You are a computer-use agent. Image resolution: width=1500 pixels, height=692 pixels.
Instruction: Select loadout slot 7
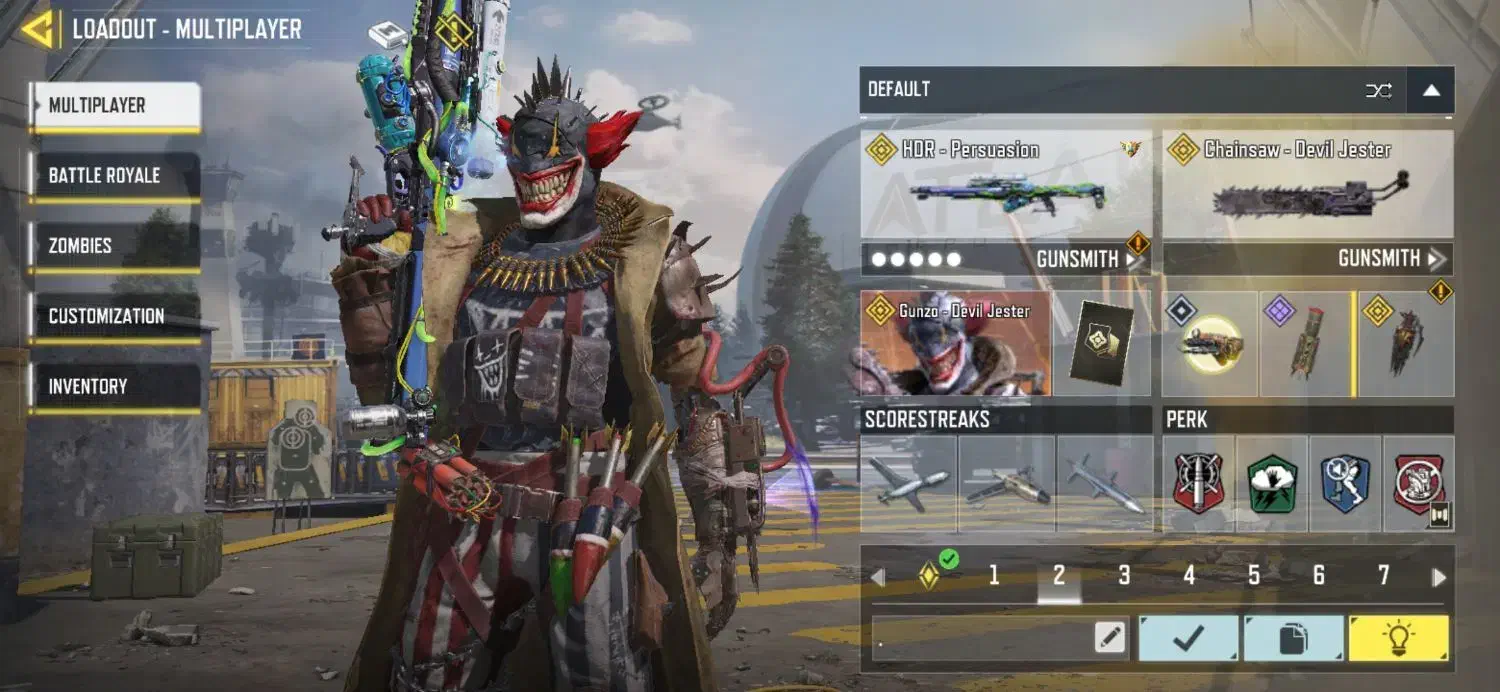click(1384, 575)
